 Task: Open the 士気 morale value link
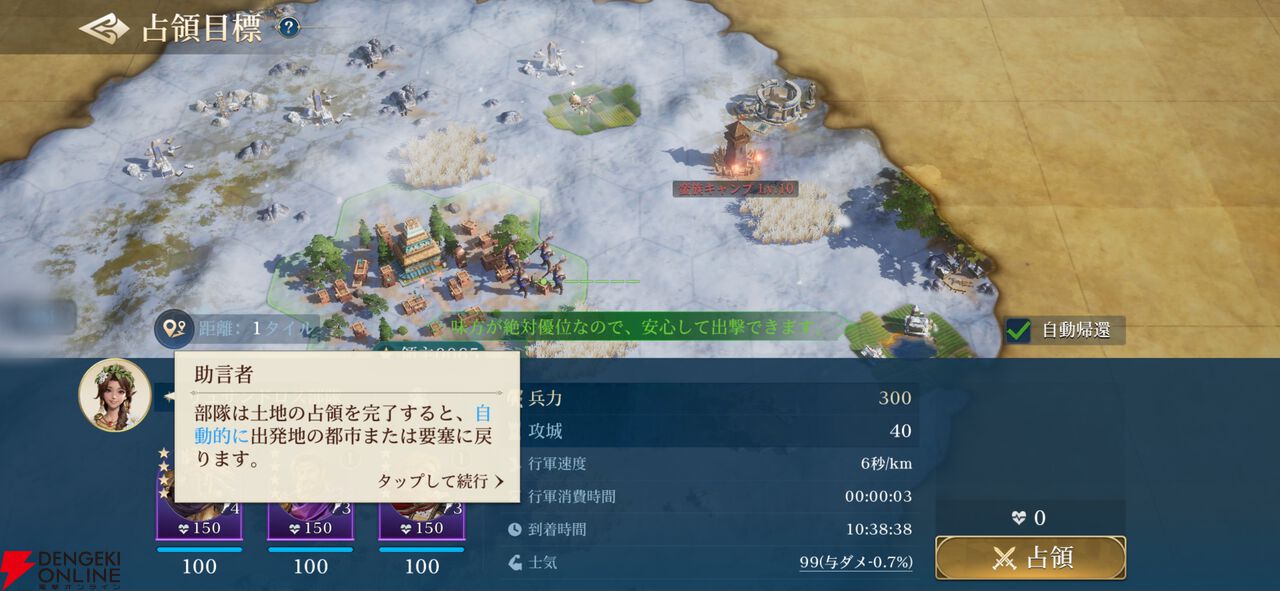[855, 562]
